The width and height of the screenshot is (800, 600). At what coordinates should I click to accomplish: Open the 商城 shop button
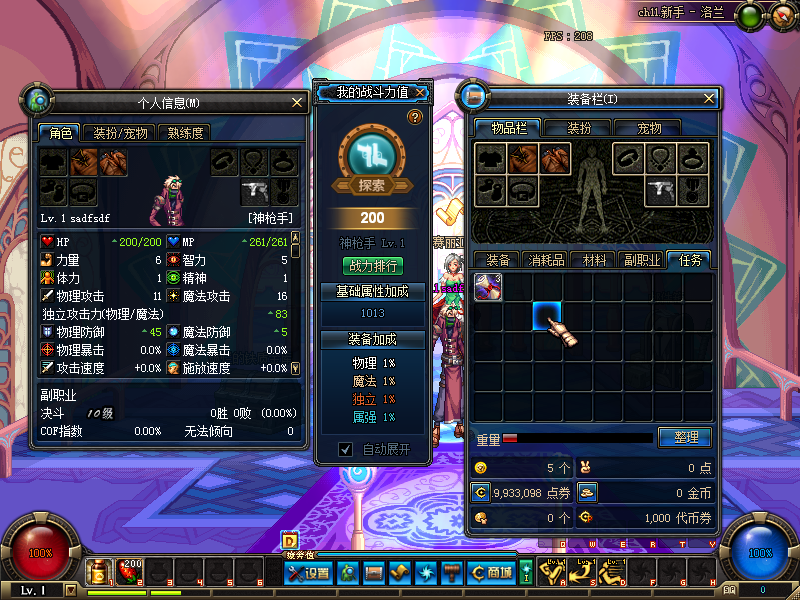coord(492,573)
